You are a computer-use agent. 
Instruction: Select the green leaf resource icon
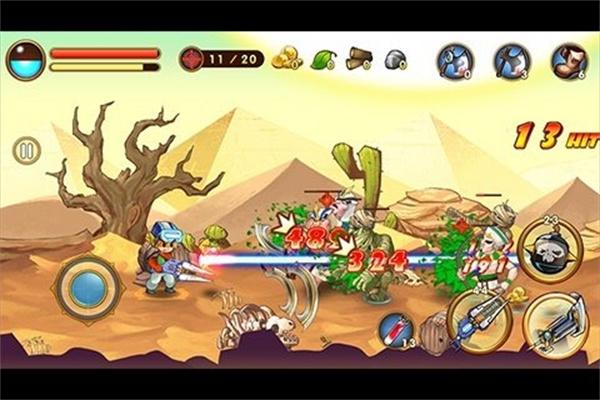323,59
